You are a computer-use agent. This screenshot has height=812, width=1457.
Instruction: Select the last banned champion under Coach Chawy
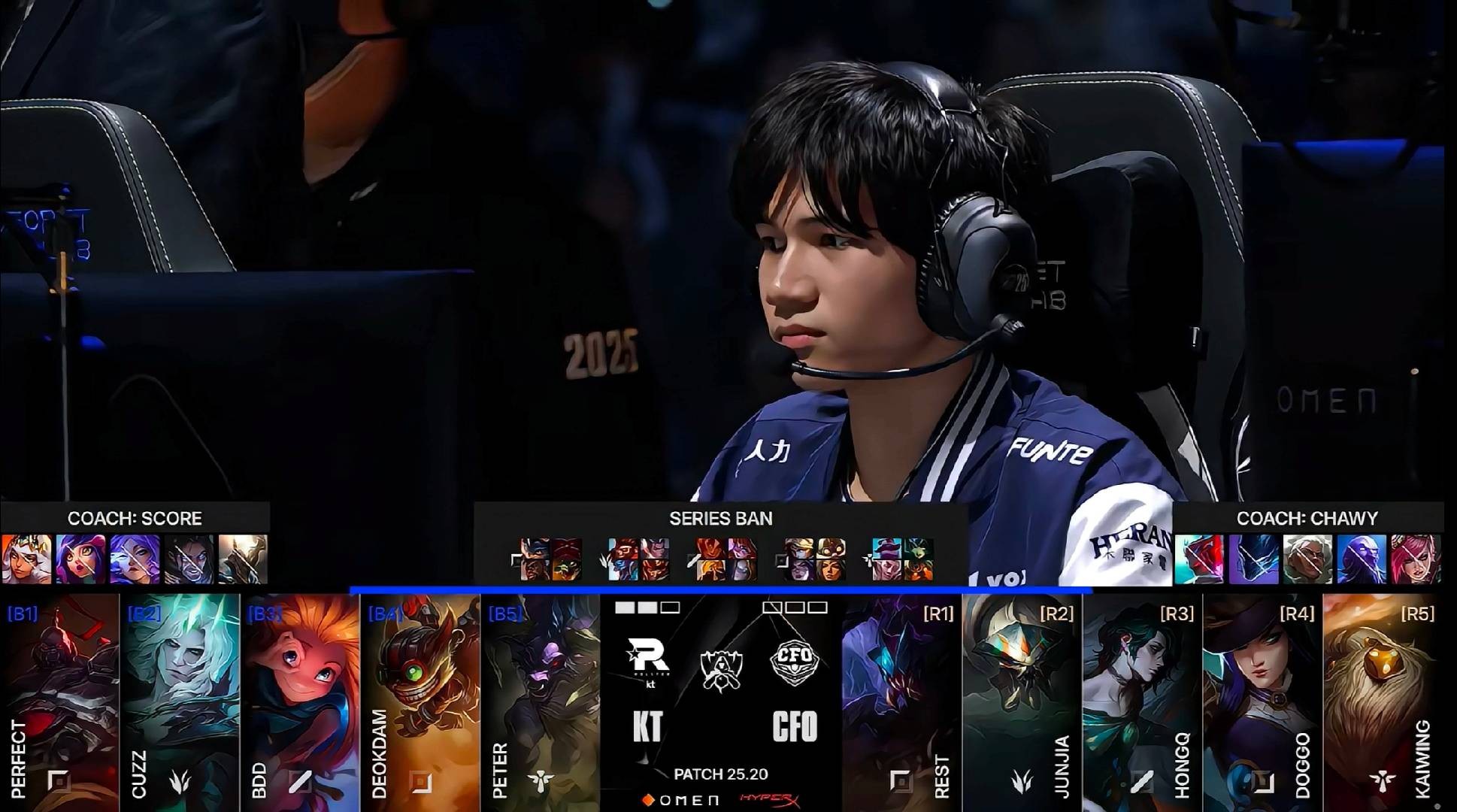(x=1416, y=559)
